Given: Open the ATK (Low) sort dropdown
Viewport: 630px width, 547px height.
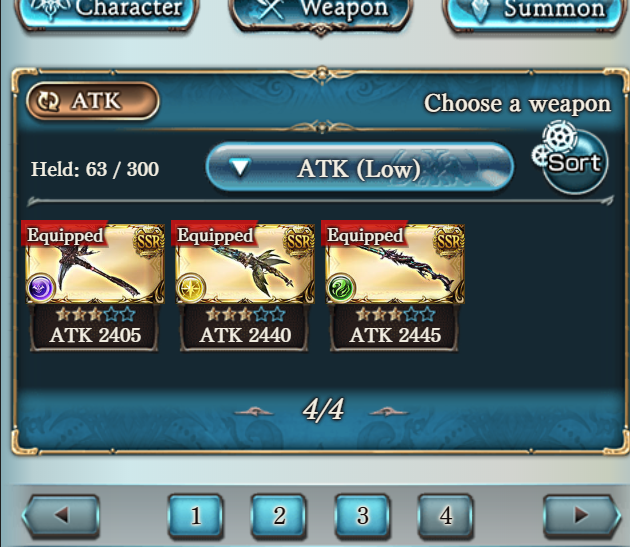Looking at the screenshot, I should coord(359,168).
